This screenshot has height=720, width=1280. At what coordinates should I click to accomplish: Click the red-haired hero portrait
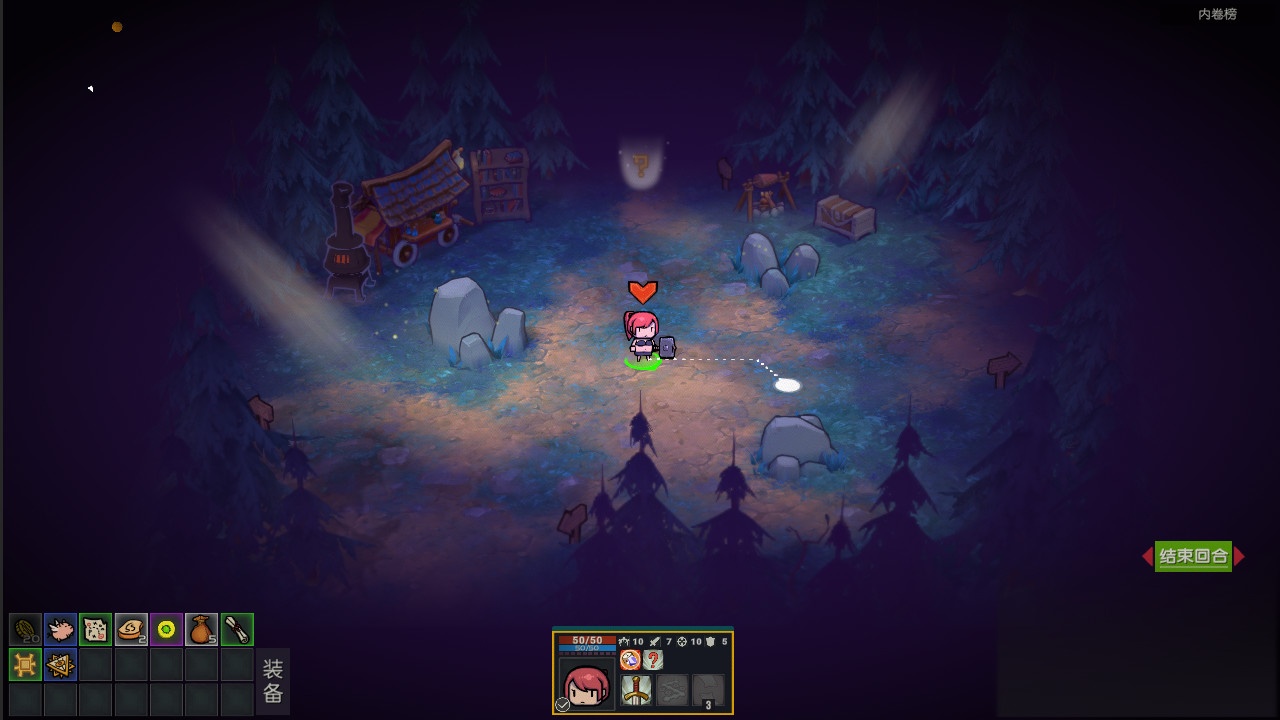[x=587, y=685]
